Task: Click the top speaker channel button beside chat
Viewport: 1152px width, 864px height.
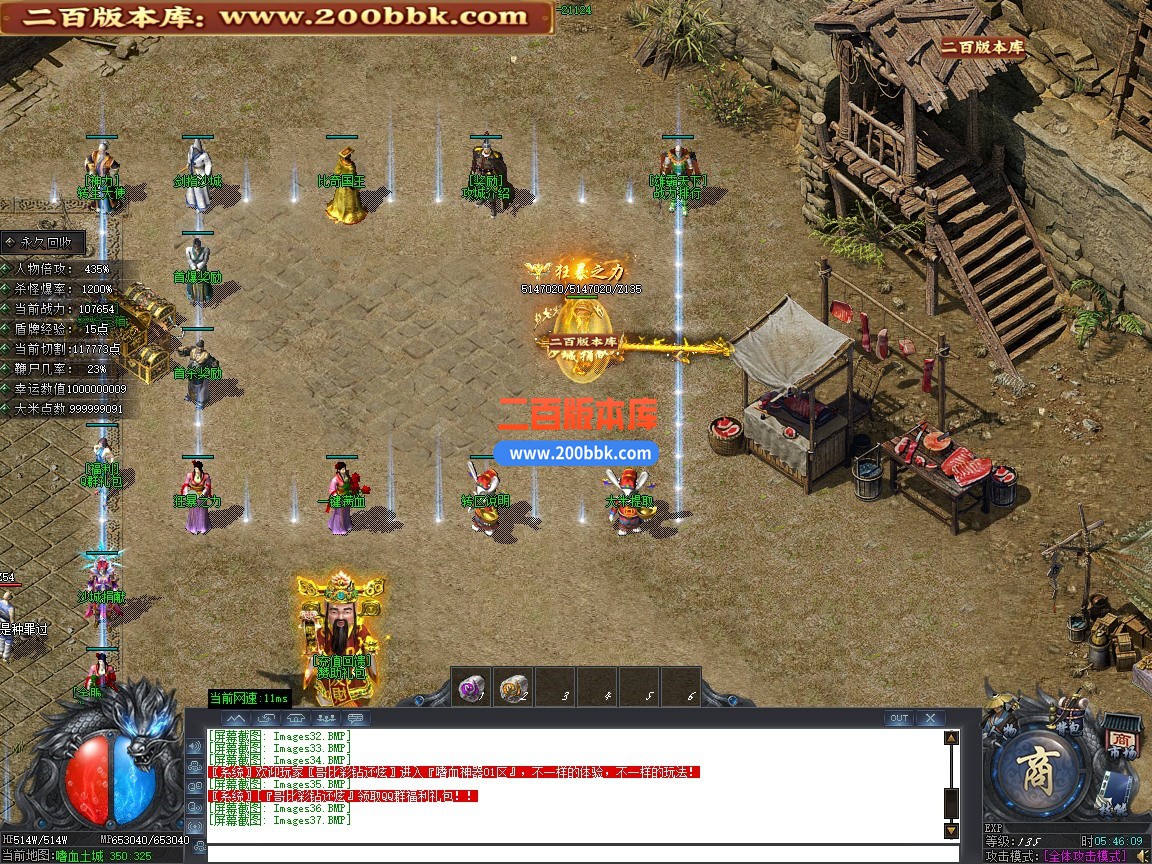Action: (x=193, y=746)
